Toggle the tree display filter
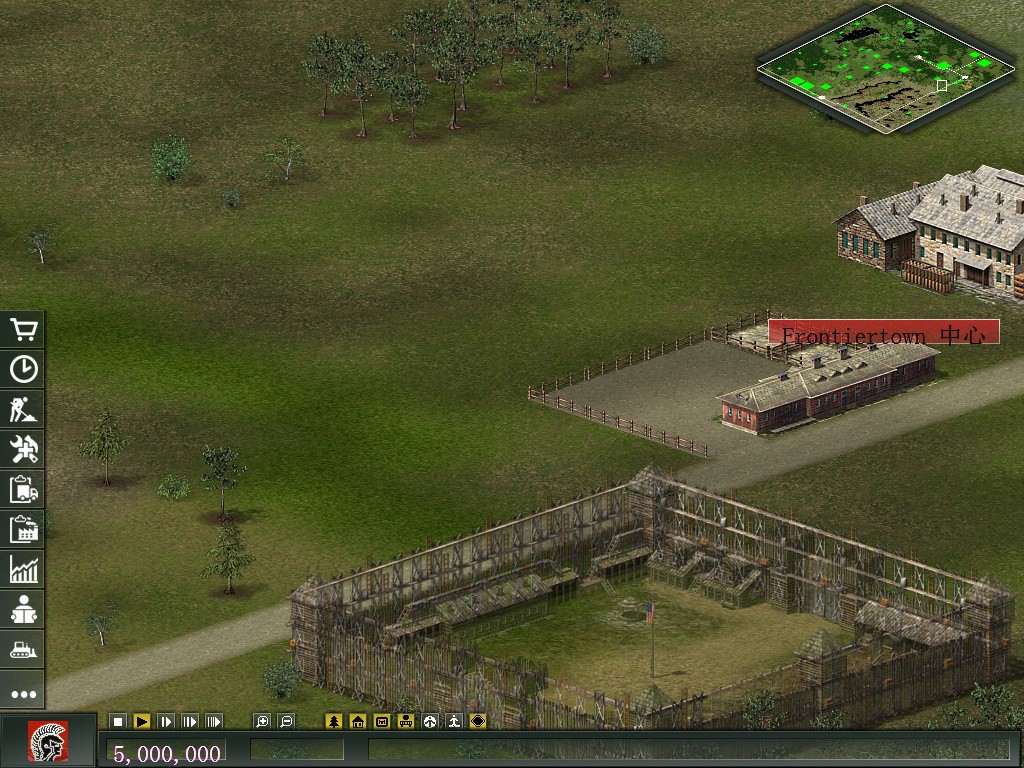This screenshot has width=1024, height=768. [x=334, y=721]
